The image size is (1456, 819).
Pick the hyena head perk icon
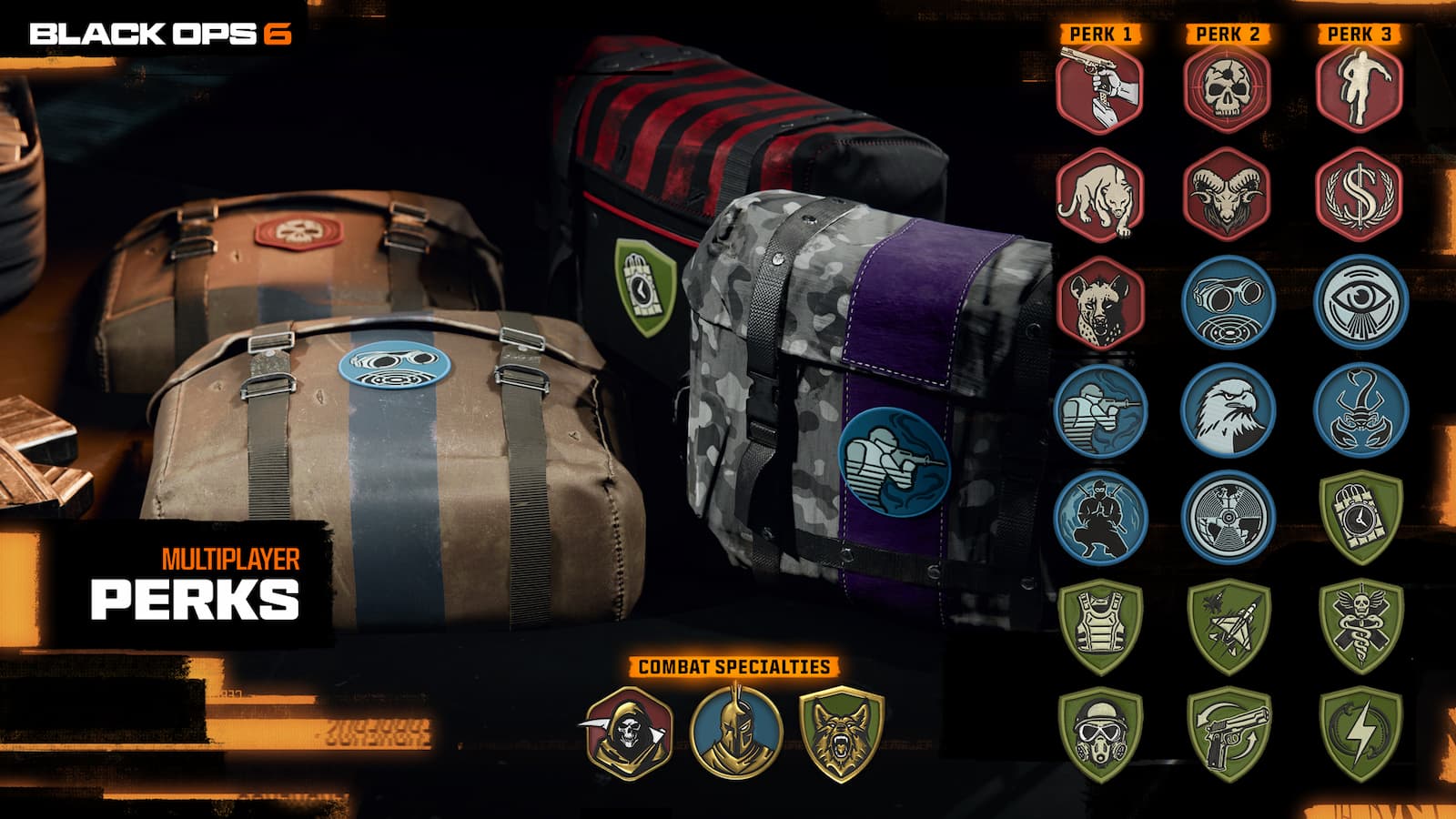pos(1099,303)
